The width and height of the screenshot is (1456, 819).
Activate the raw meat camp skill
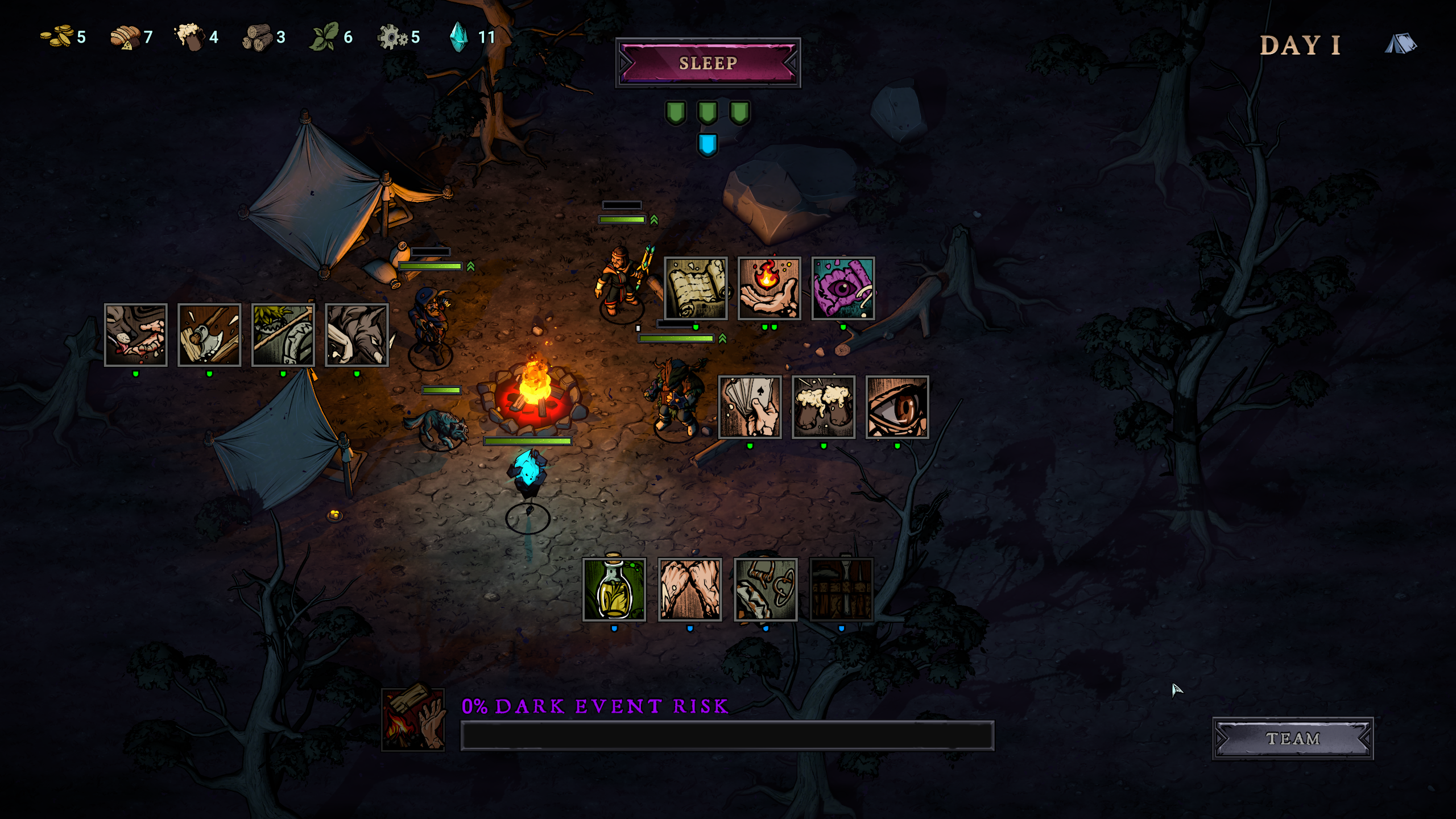point(135,335)
